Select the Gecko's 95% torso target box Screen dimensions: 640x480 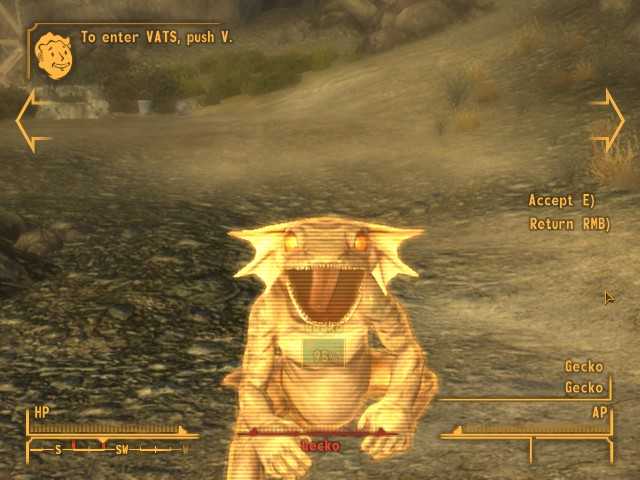pyautogui.click(x=323, y=353)
